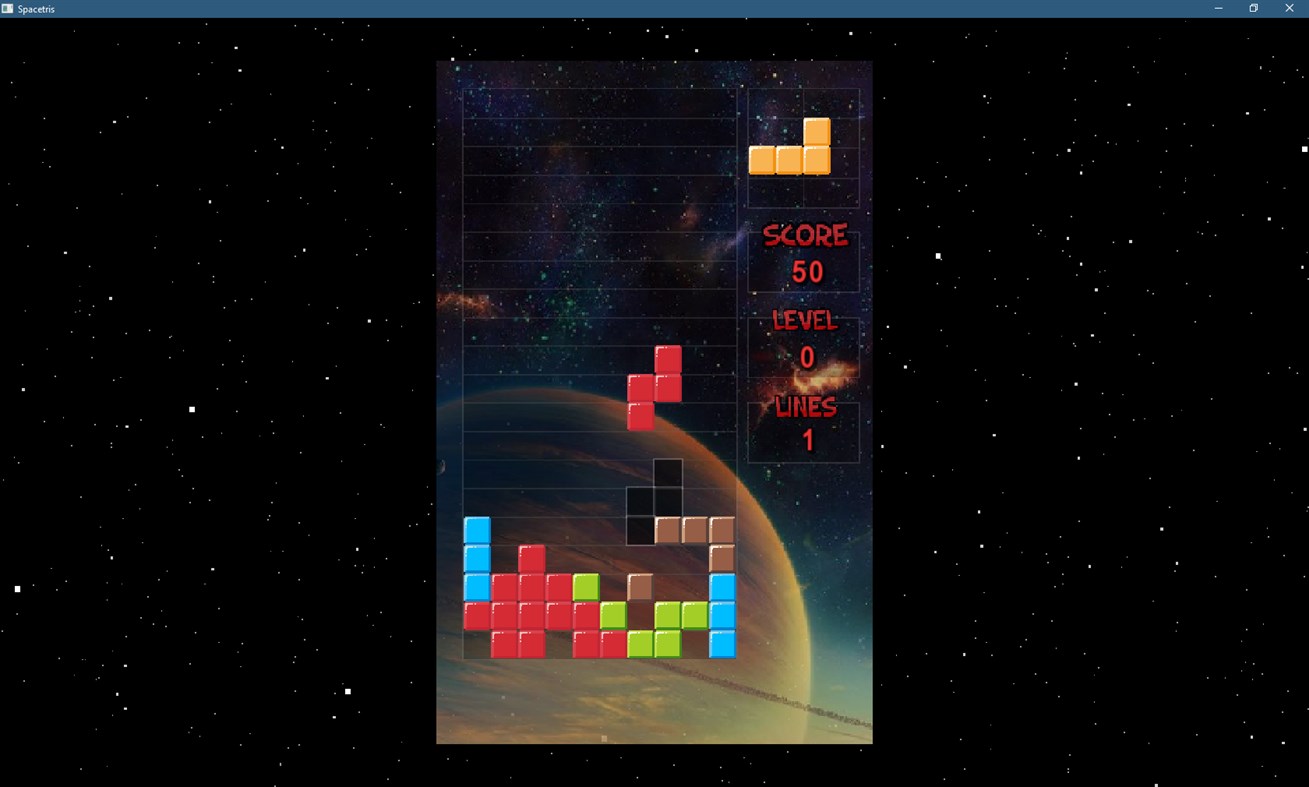
Task: Select the falling red S-piece
Action: pos(655,385)
